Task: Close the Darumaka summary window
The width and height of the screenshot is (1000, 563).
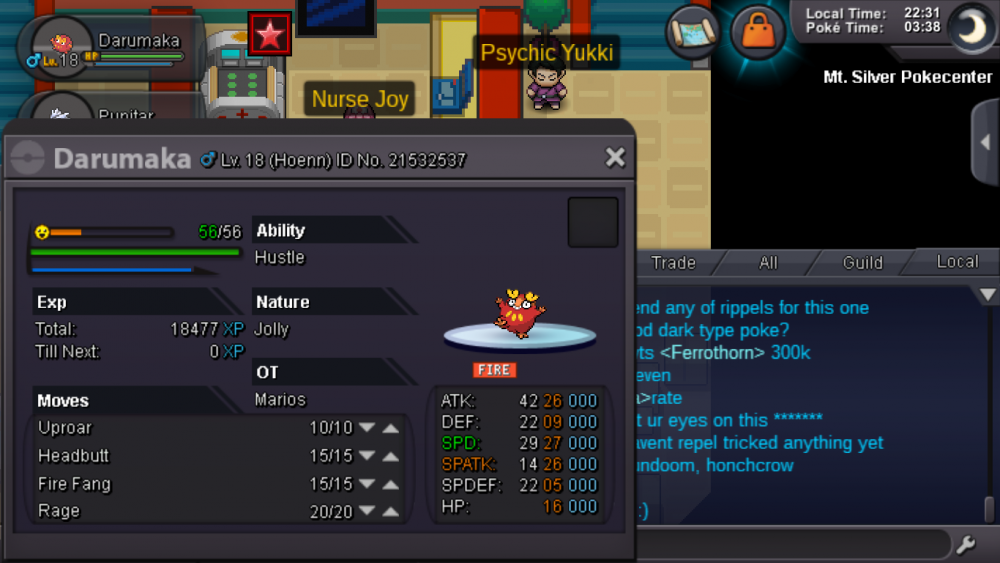Action: click(615, 157)
